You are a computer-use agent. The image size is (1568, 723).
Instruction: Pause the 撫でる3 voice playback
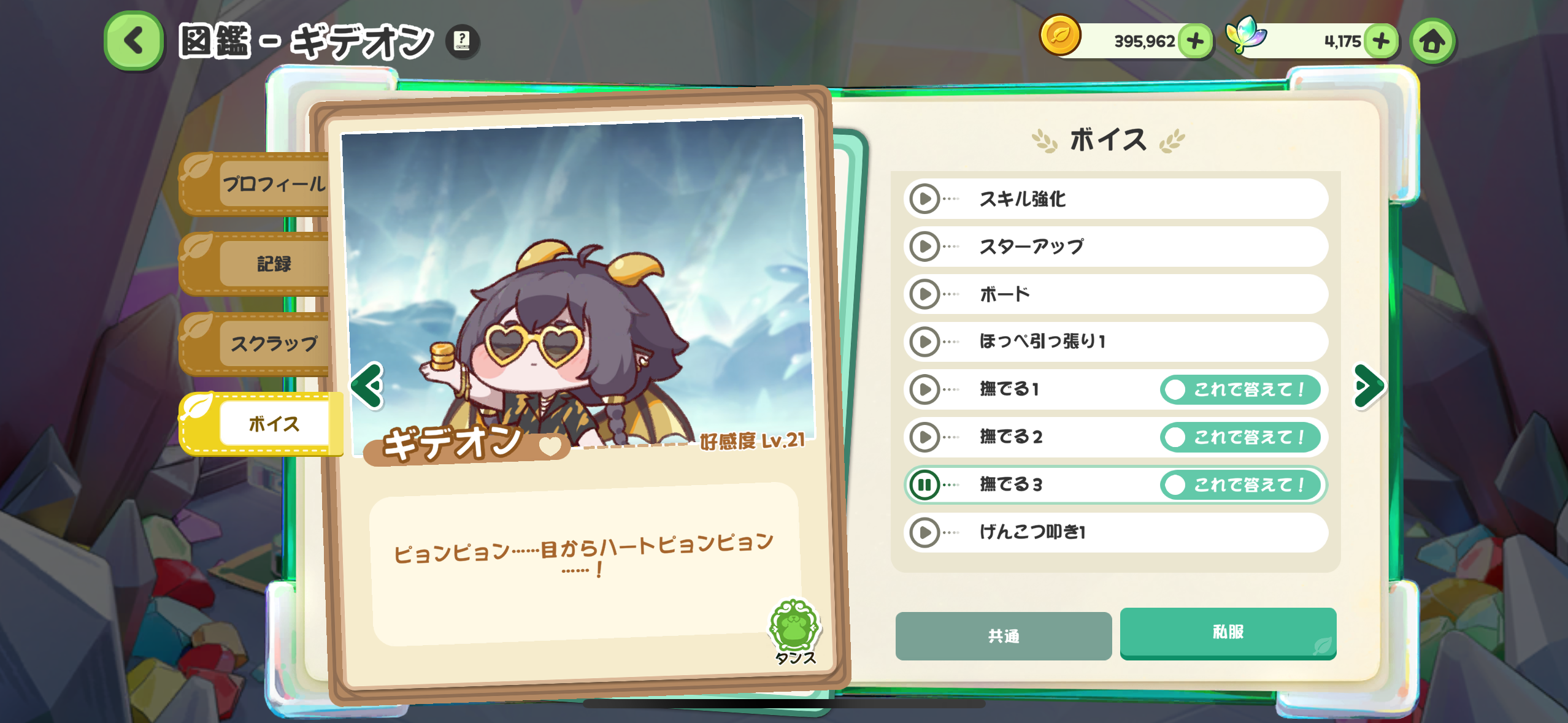[924, 485]
